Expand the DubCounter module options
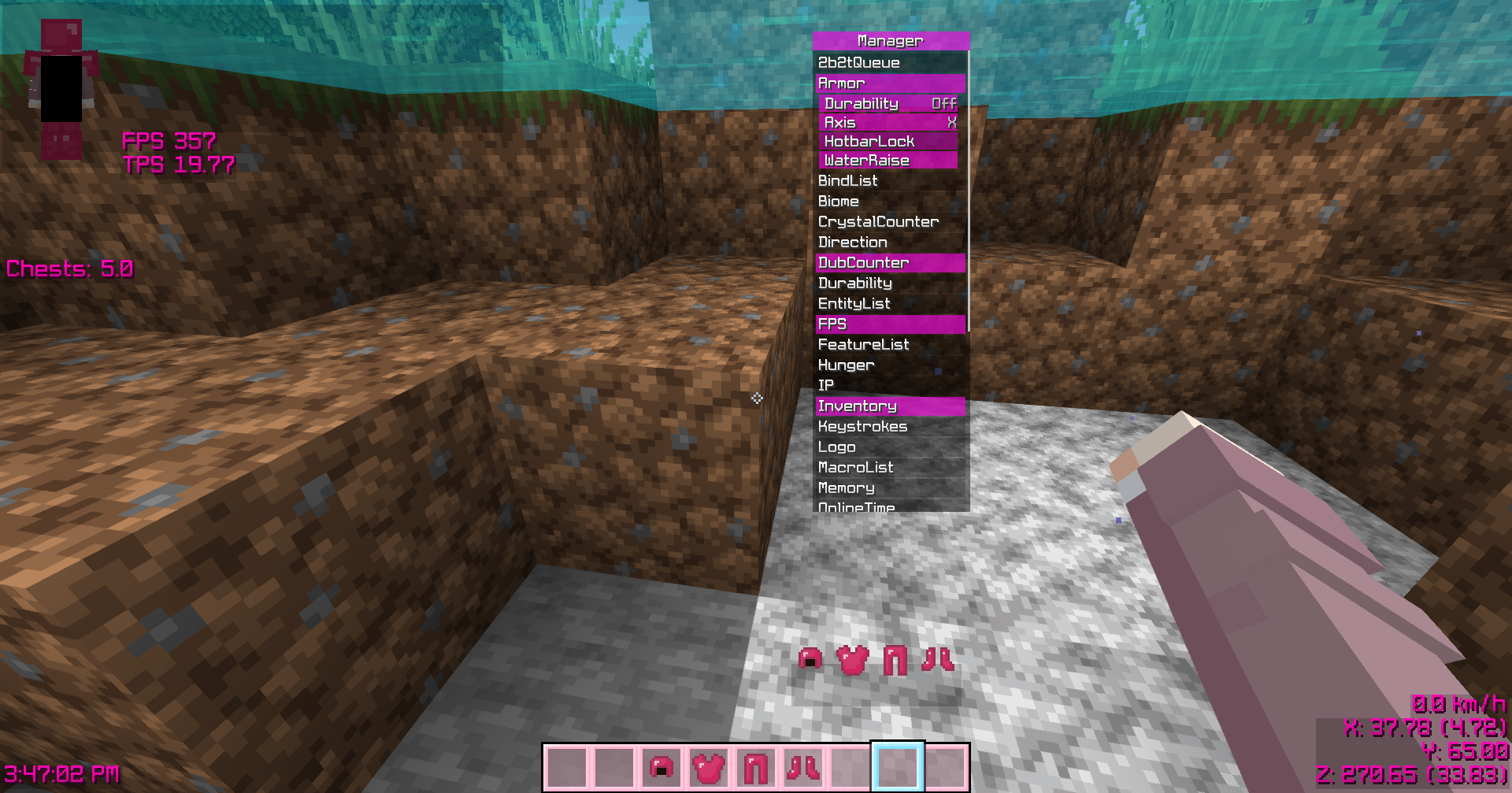Image resolution: width=1512 pixels, height=793 pixels. pyautogui.click(x=890, y=262)
